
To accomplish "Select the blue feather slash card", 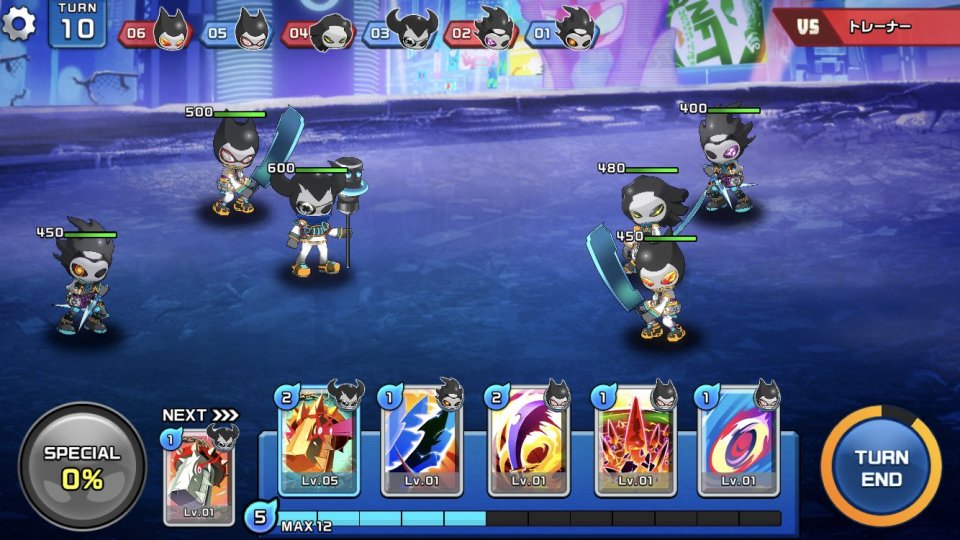I will 422,441.
